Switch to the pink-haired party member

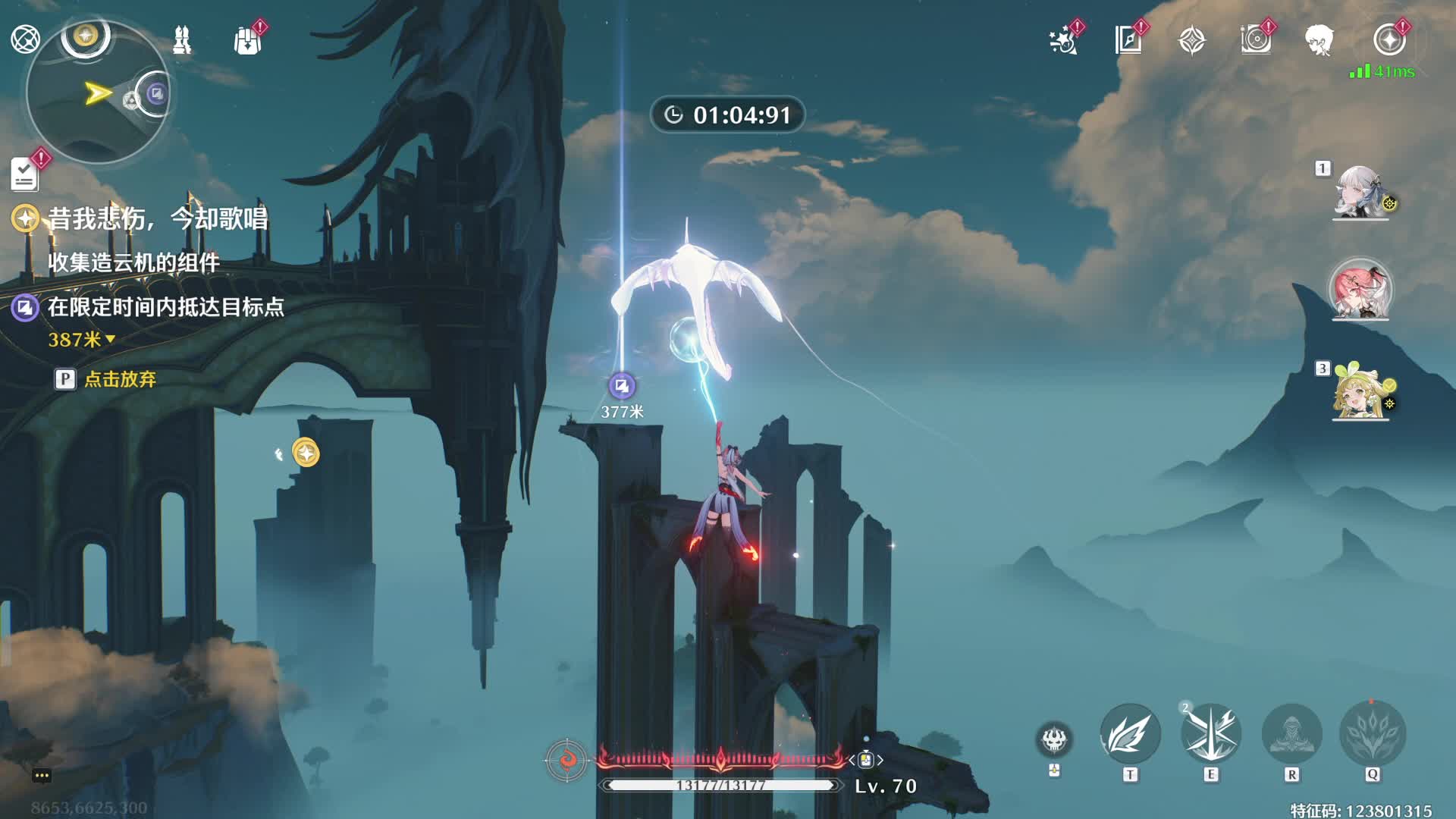click(x=1360, y=291)
